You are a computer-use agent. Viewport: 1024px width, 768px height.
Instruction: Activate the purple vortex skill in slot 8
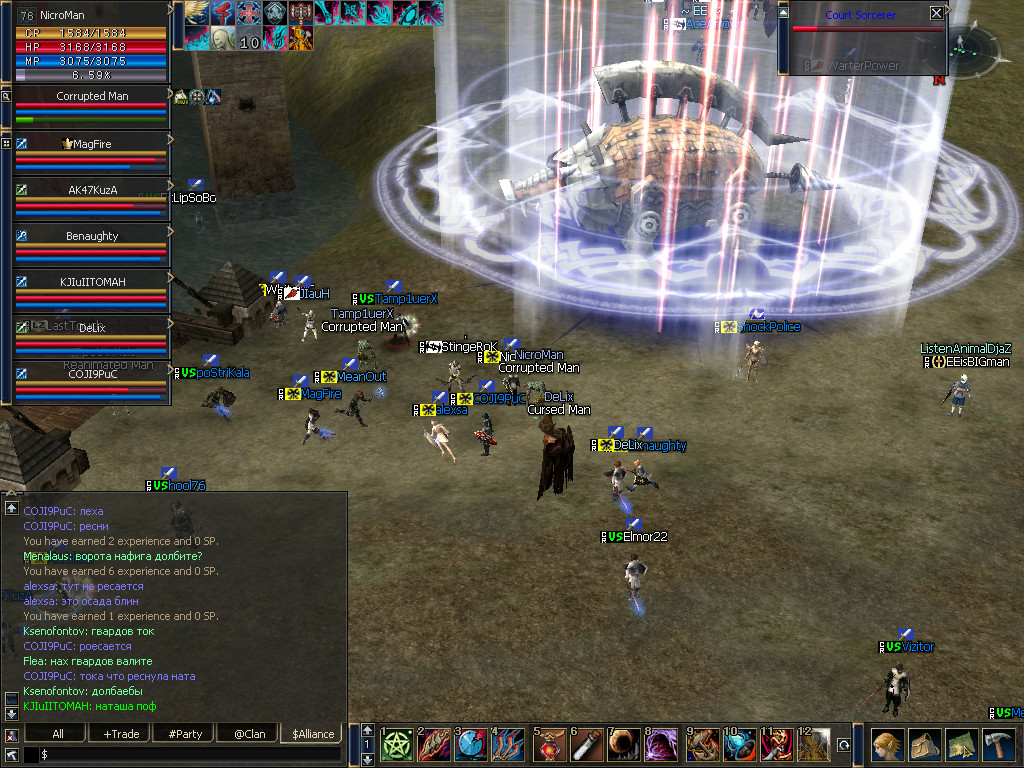[664, 746]
